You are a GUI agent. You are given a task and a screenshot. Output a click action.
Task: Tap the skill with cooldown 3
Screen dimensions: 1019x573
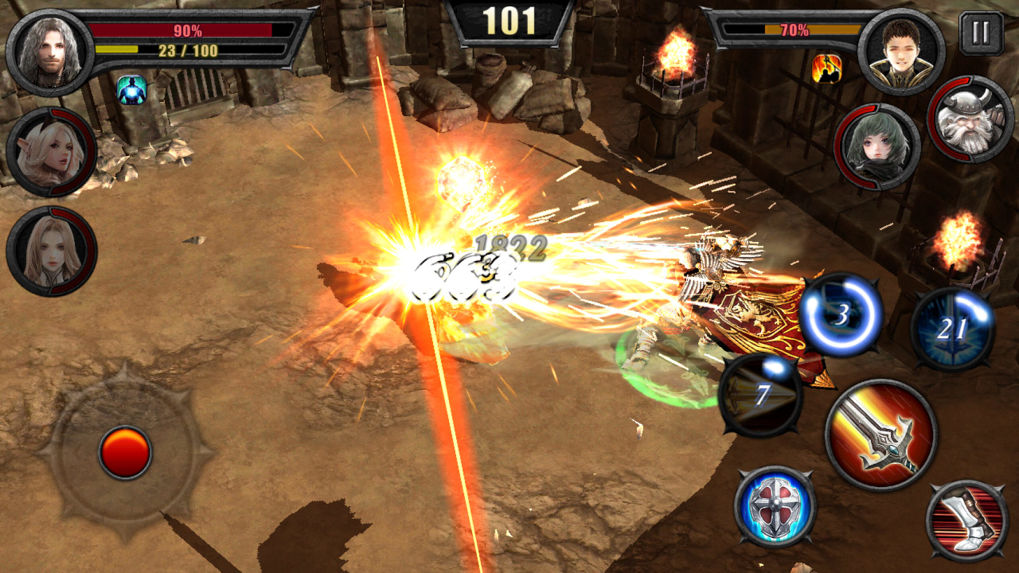pyautogui.click(x=841, y=316)
